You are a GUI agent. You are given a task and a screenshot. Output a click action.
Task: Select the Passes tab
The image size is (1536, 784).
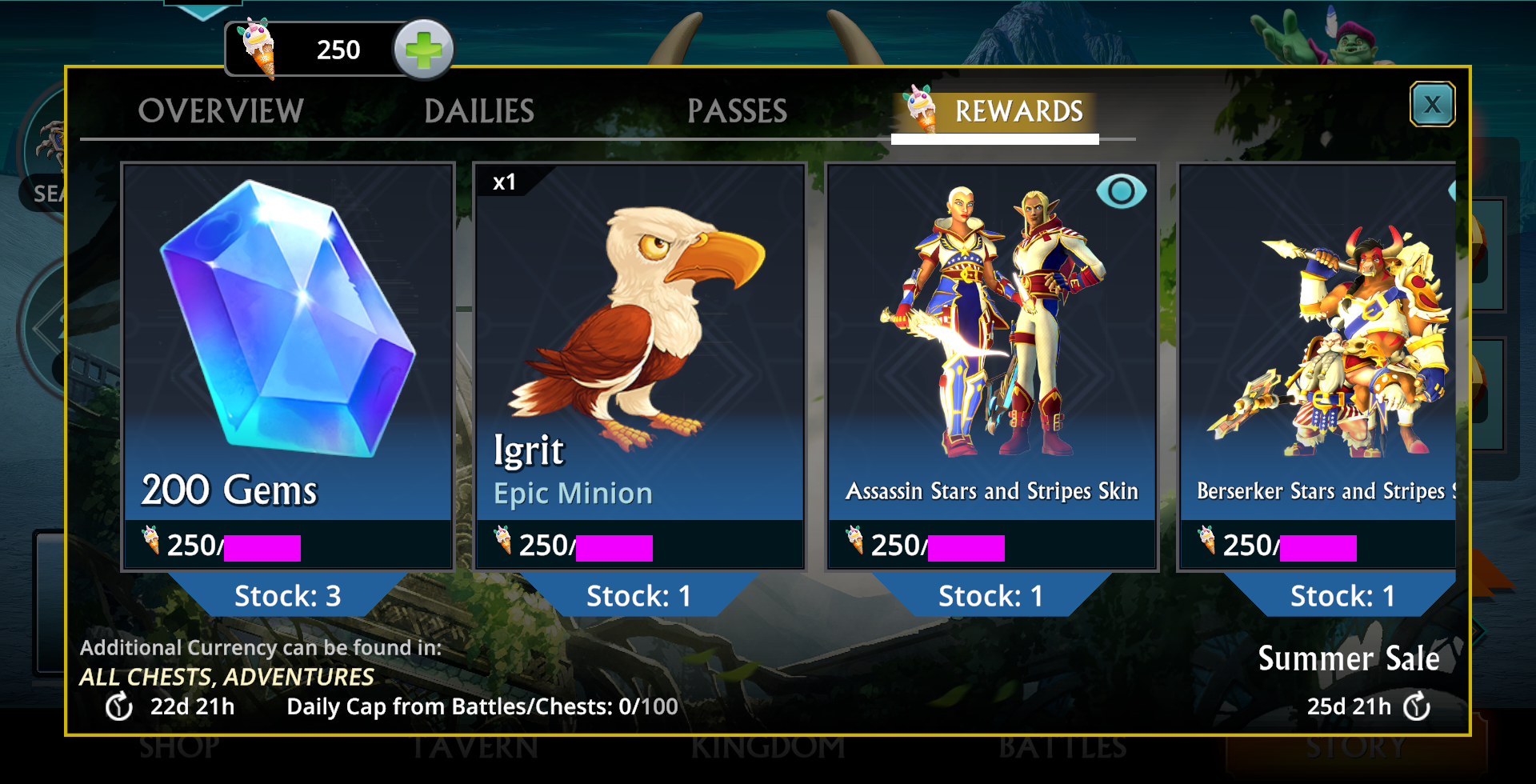pyautogui.click(x=737, y=111)
